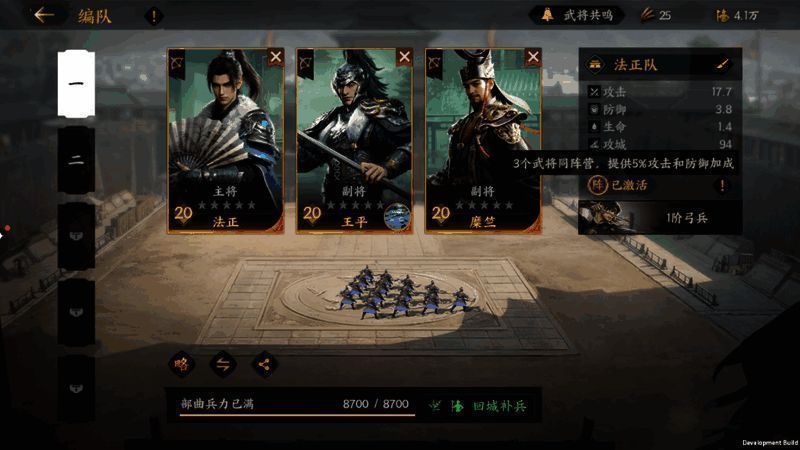Viewport: 800px width, 450px height.
Task: Switch to team slot 一
Action: pos(75,84)
